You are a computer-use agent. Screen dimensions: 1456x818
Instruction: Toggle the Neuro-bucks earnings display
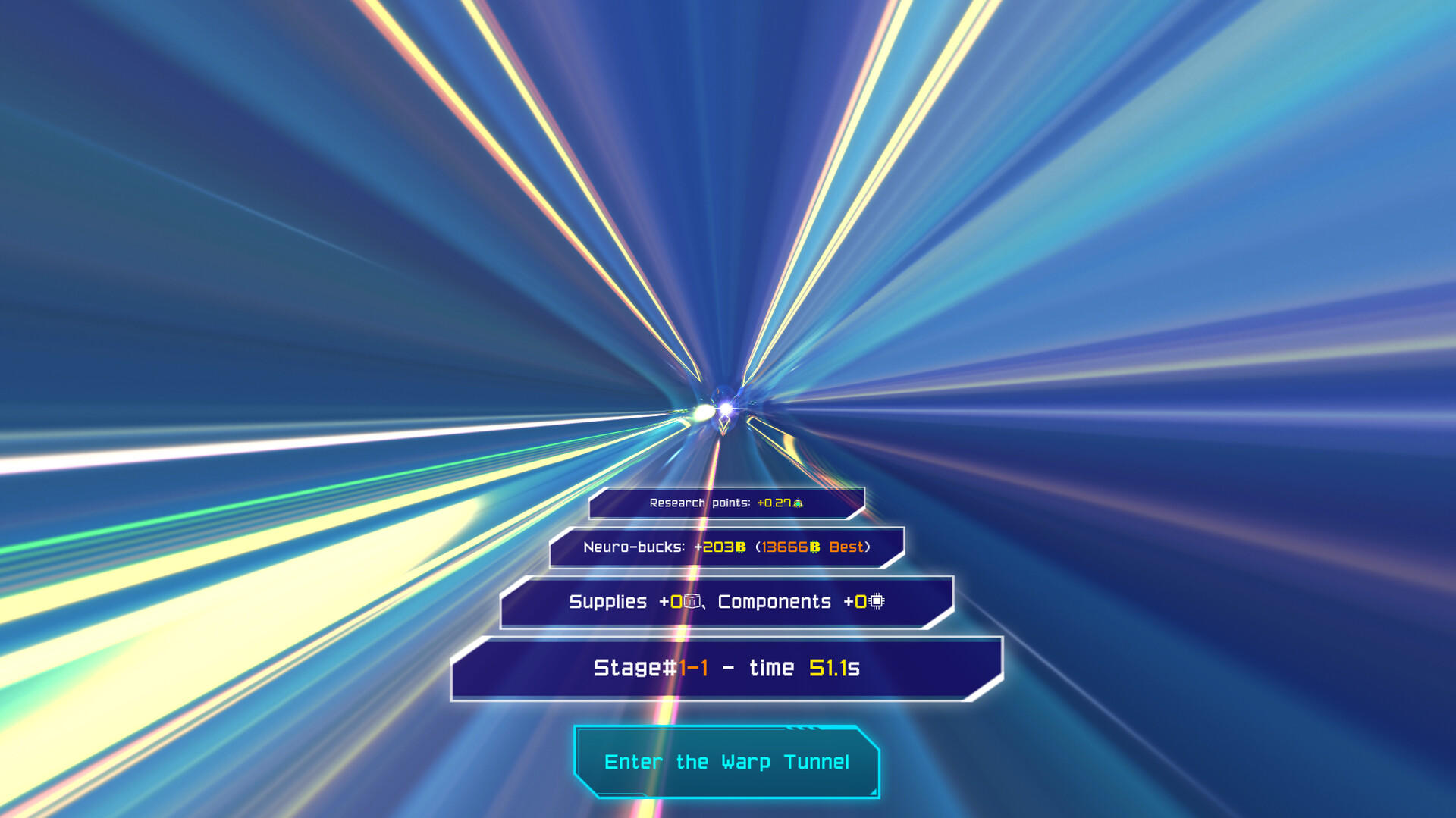(726, 546)
